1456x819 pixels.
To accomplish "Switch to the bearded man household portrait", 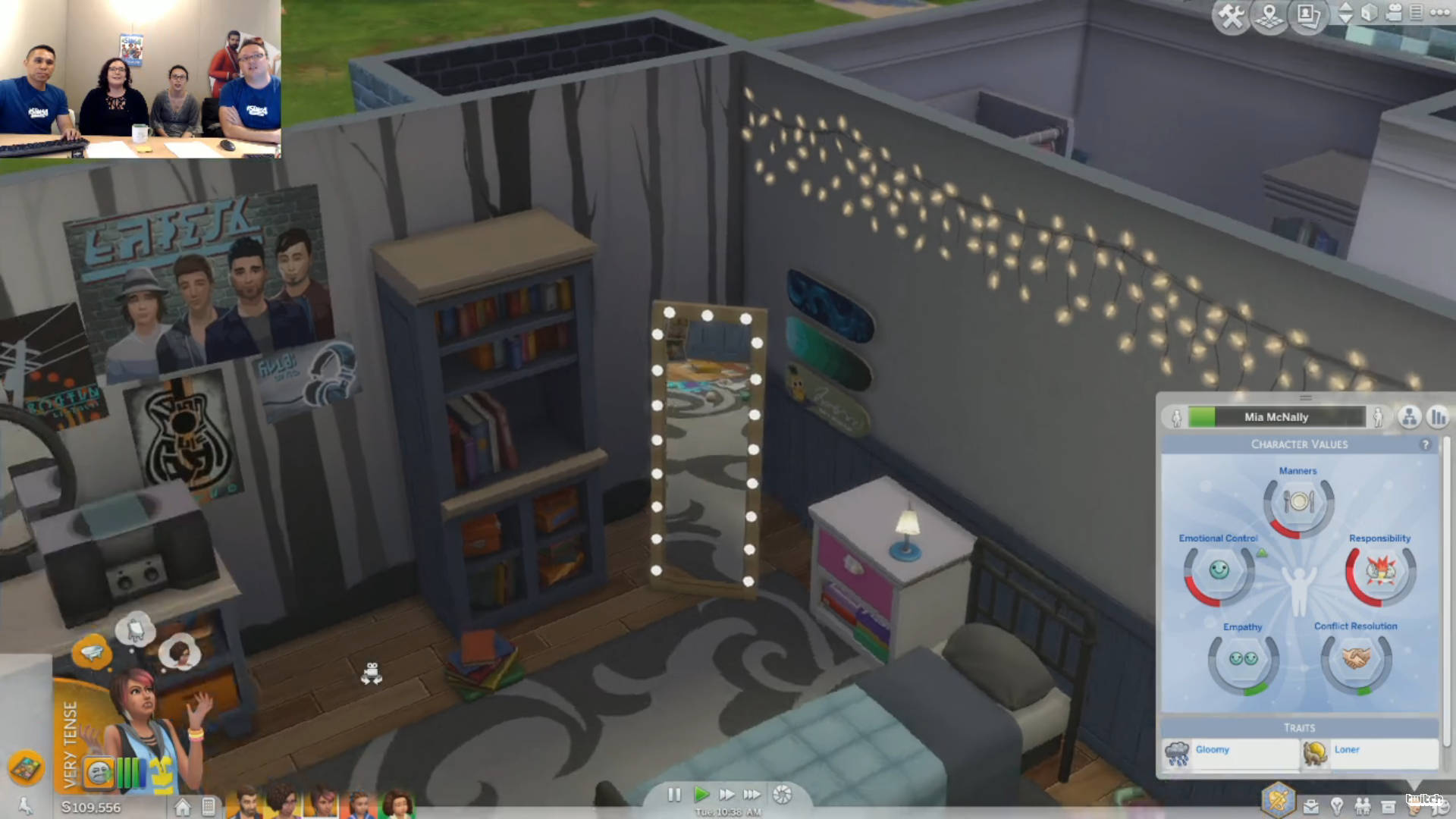I will point(247,802).
